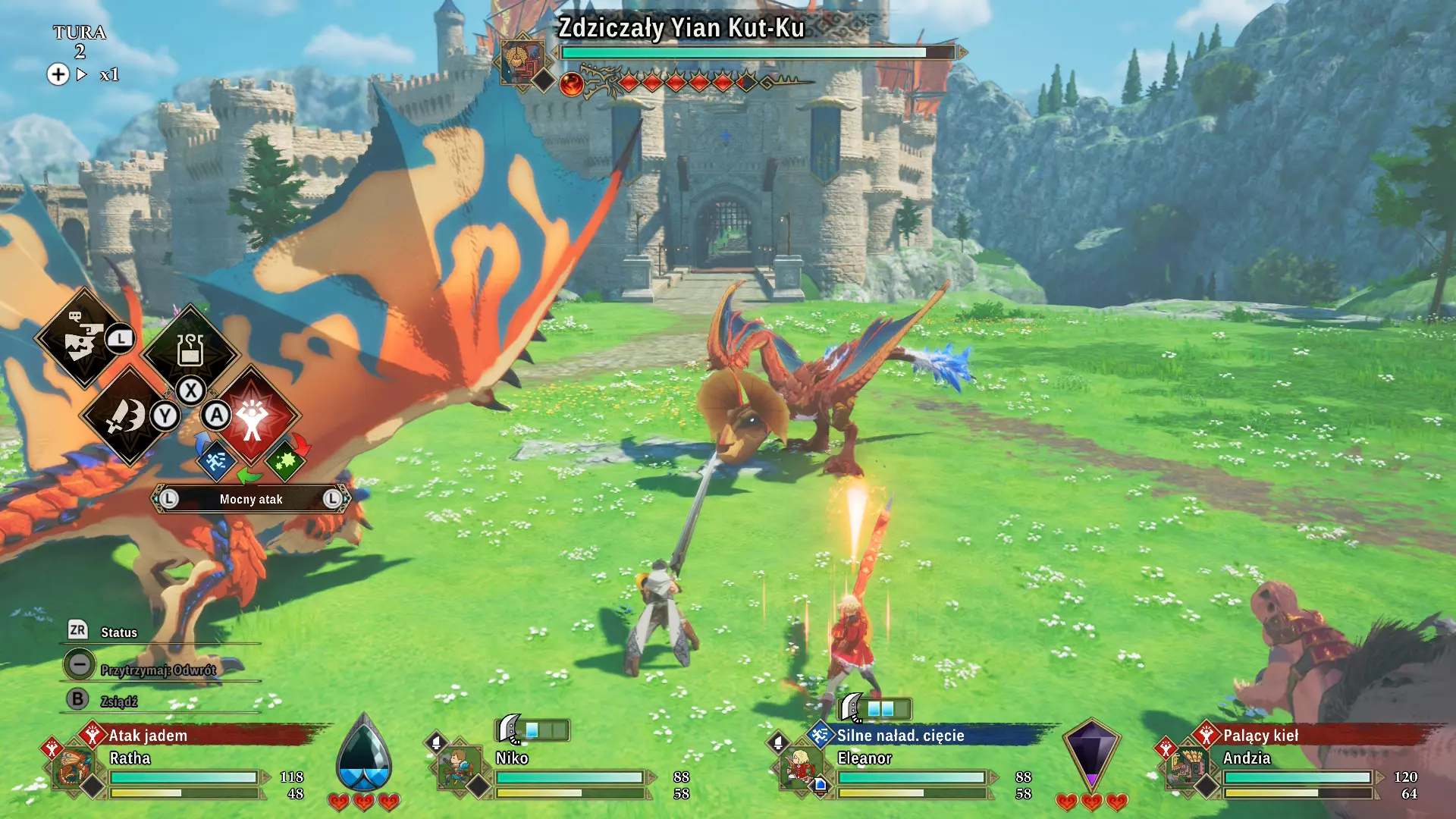Switch to the blue speed attack type
Viewport: 1456px width, 819px height.
pyautogui.click(x=216, y=460)
